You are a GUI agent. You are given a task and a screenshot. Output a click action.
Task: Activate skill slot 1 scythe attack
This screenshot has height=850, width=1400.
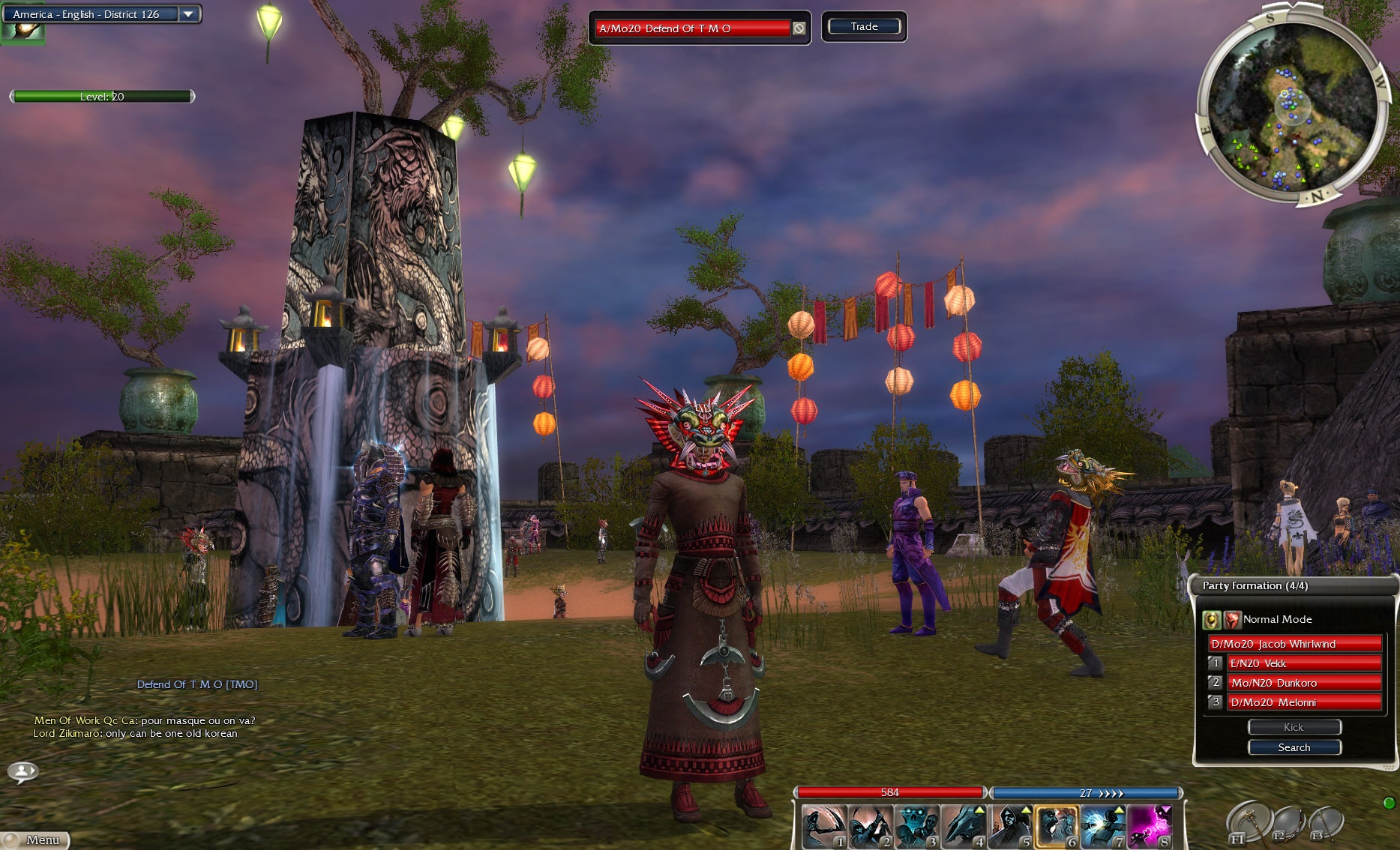824,827
